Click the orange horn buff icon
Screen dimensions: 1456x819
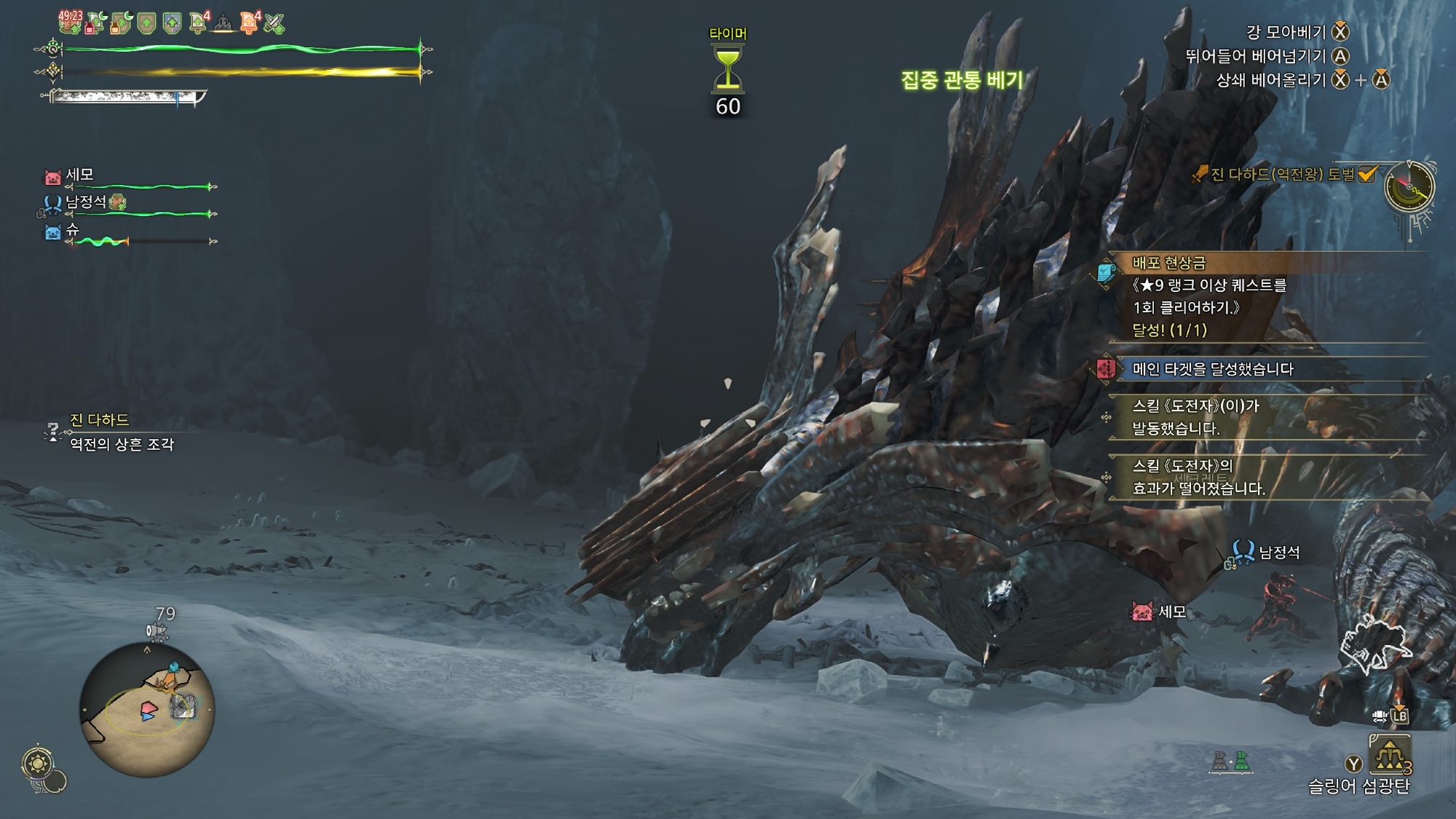click(x=249, y=23)
